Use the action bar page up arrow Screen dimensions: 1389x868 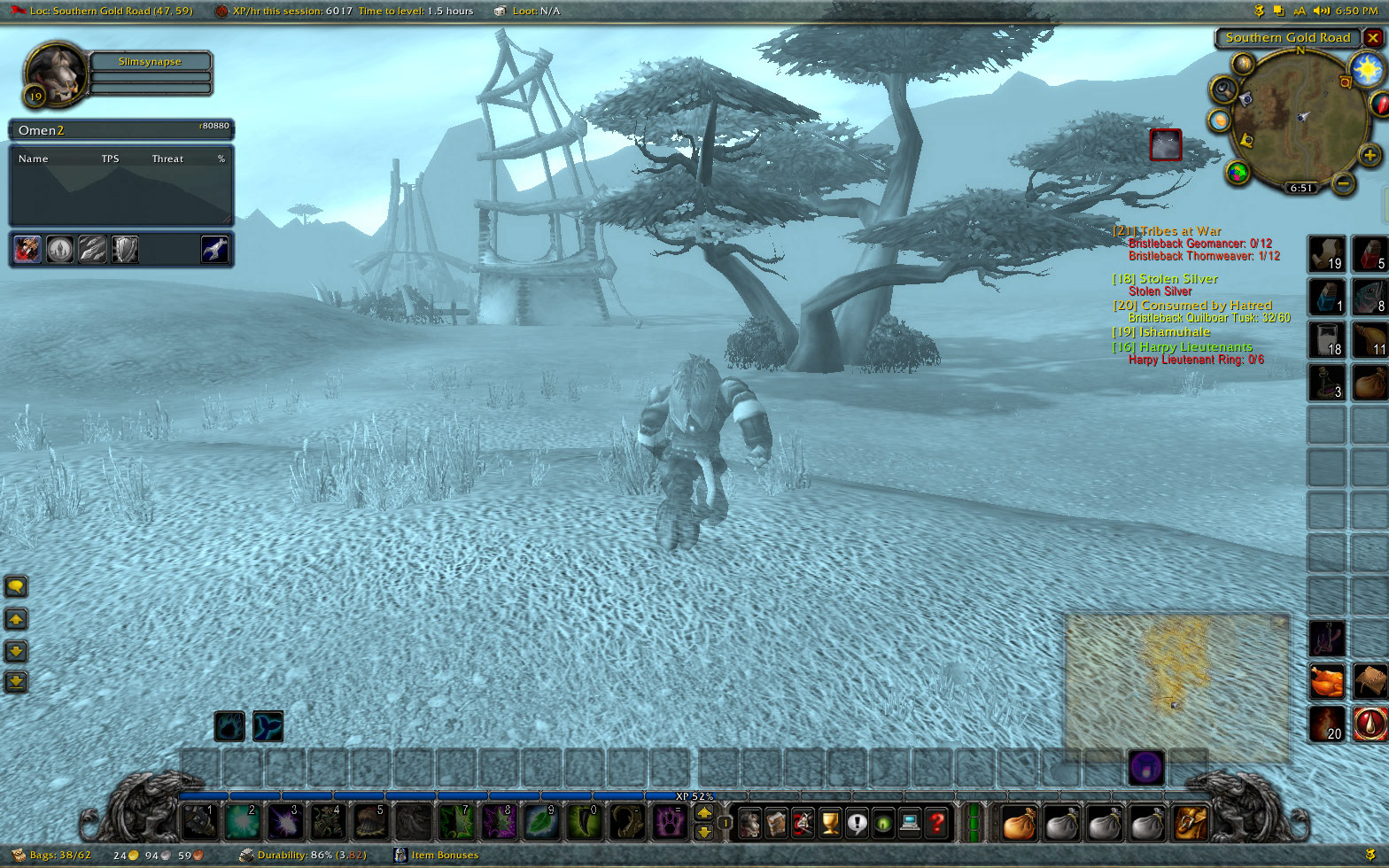click(704, 812)
